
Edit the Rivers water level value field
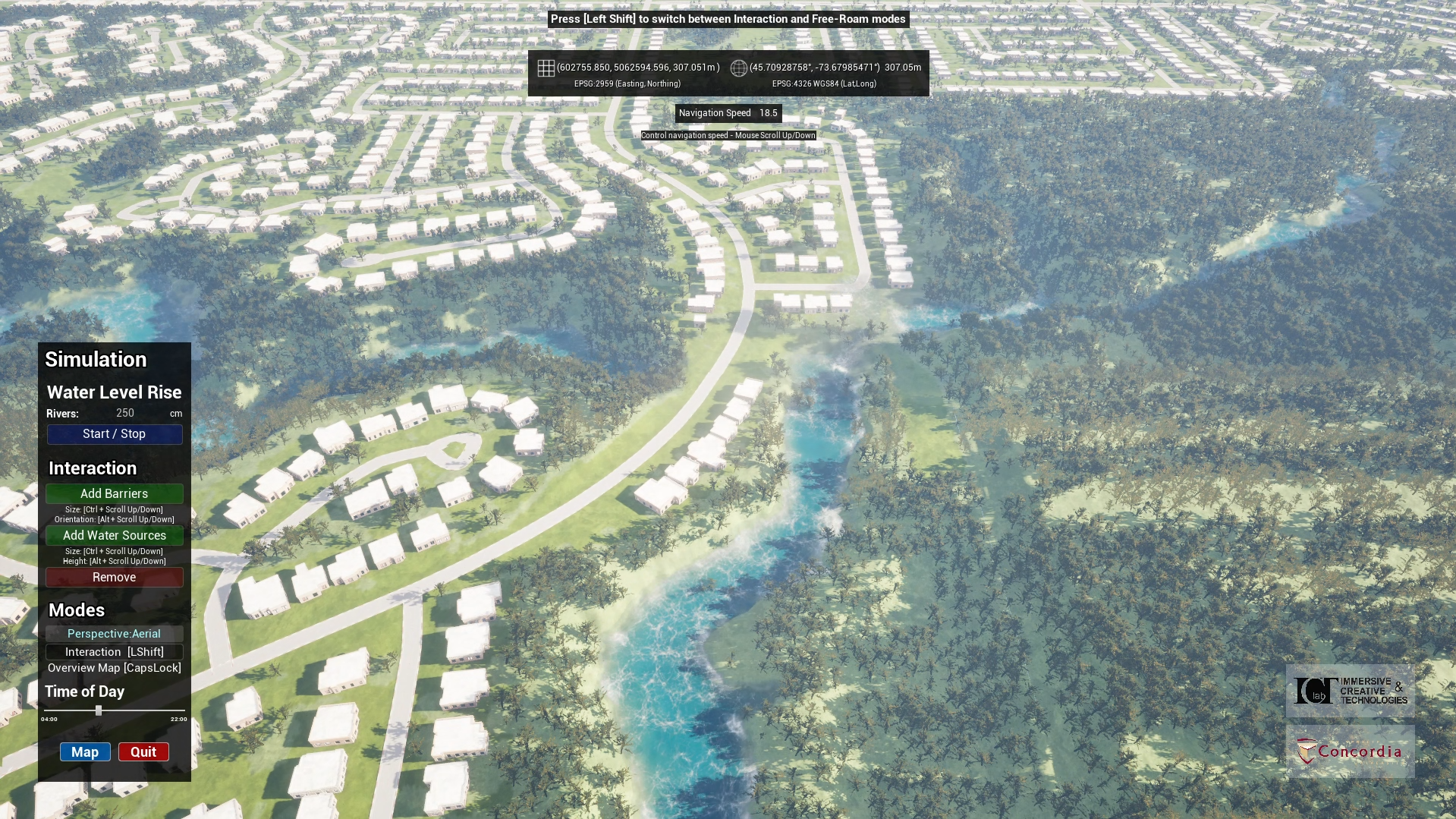(126, 412)
